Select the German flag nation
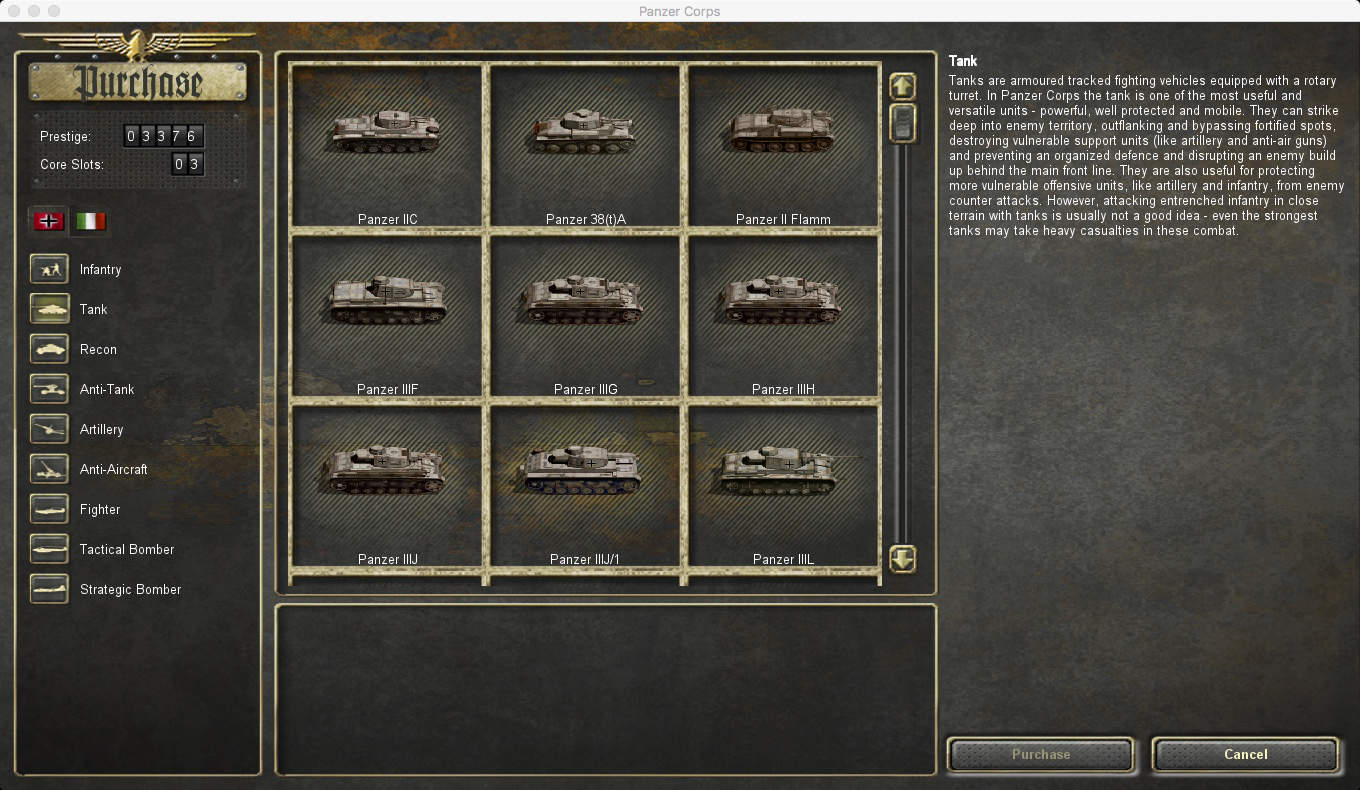 pyautogui.click(x=49, y=221)
